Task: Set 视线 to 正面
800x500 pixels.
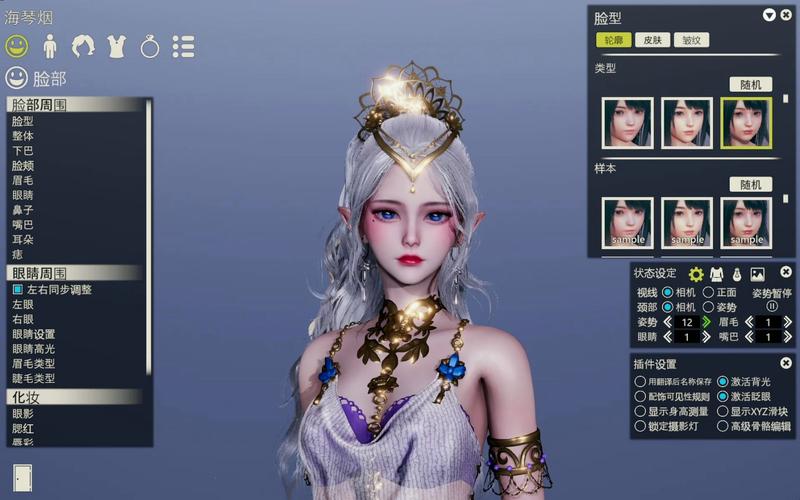Action: 708,293
